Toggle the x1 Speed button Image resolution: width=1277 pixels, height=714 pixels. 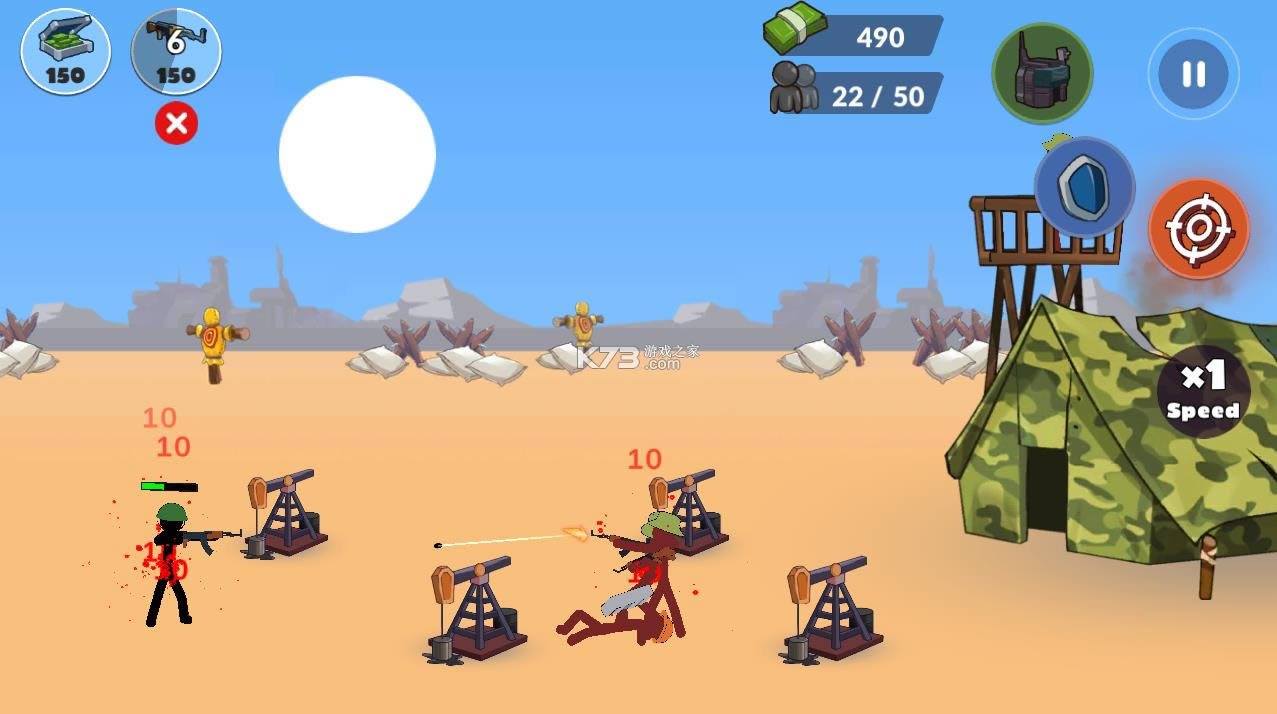pos(1203,391)
